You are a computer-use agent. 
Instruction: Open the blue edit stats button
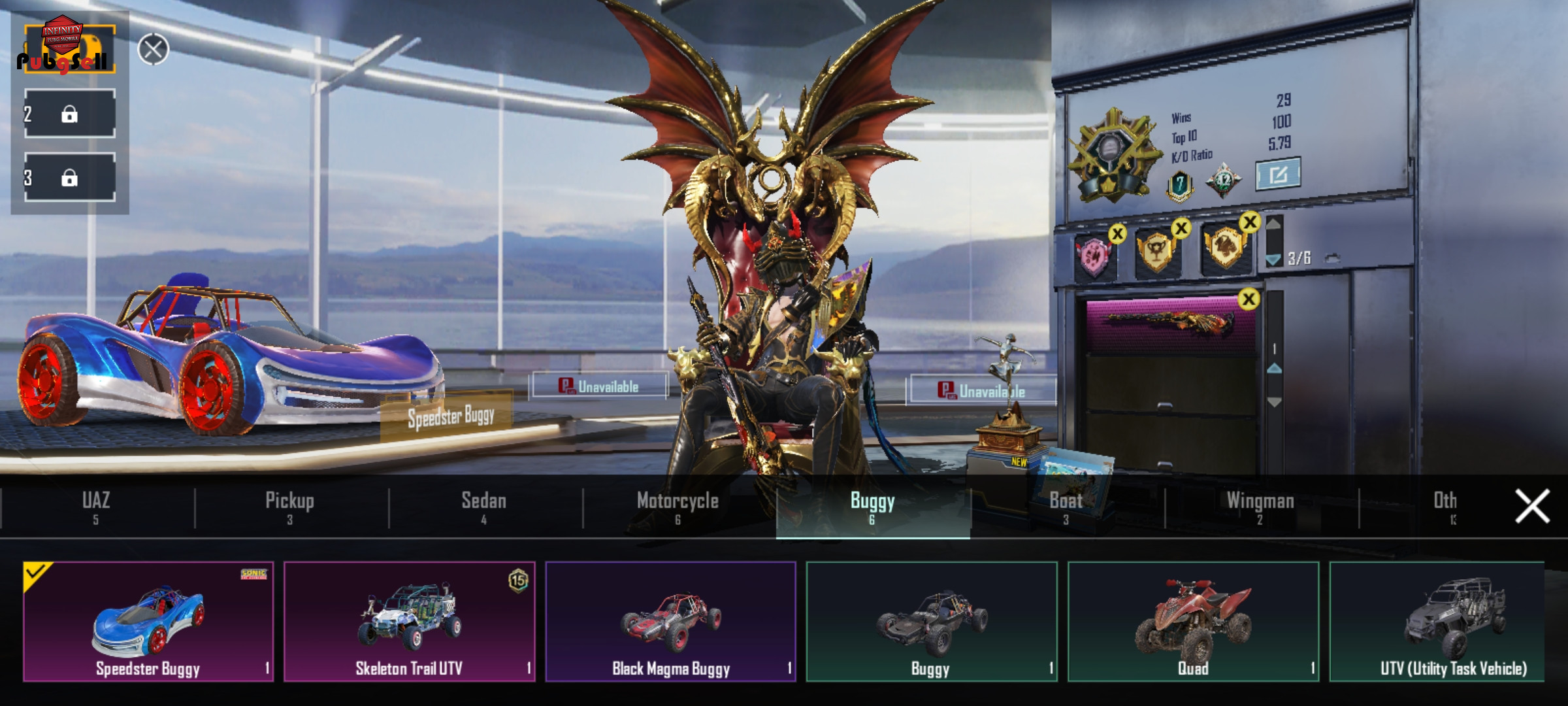pos(1278,175)
